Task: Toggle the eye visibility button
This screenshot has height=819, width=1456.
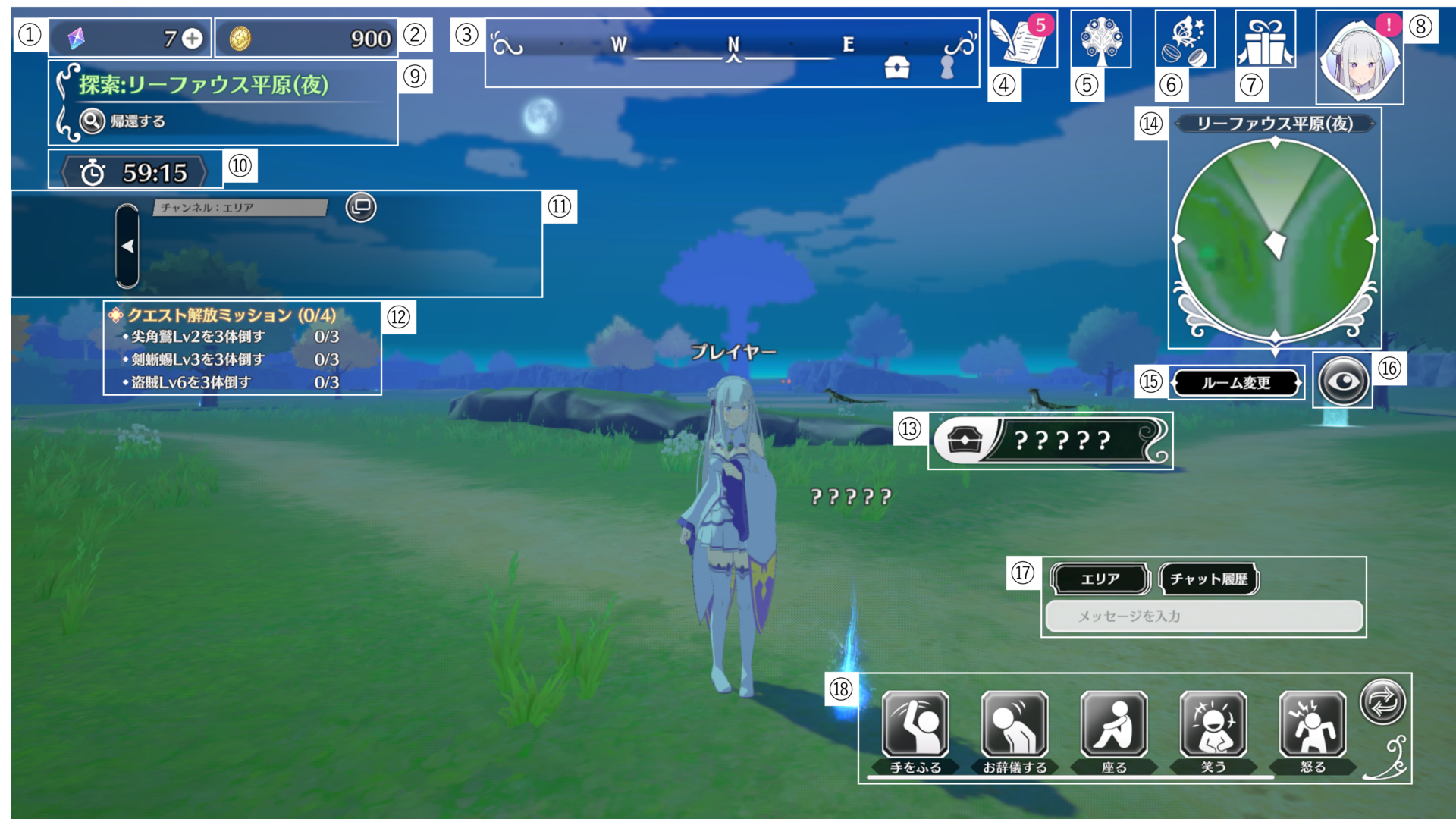Action: point(1343,381)
